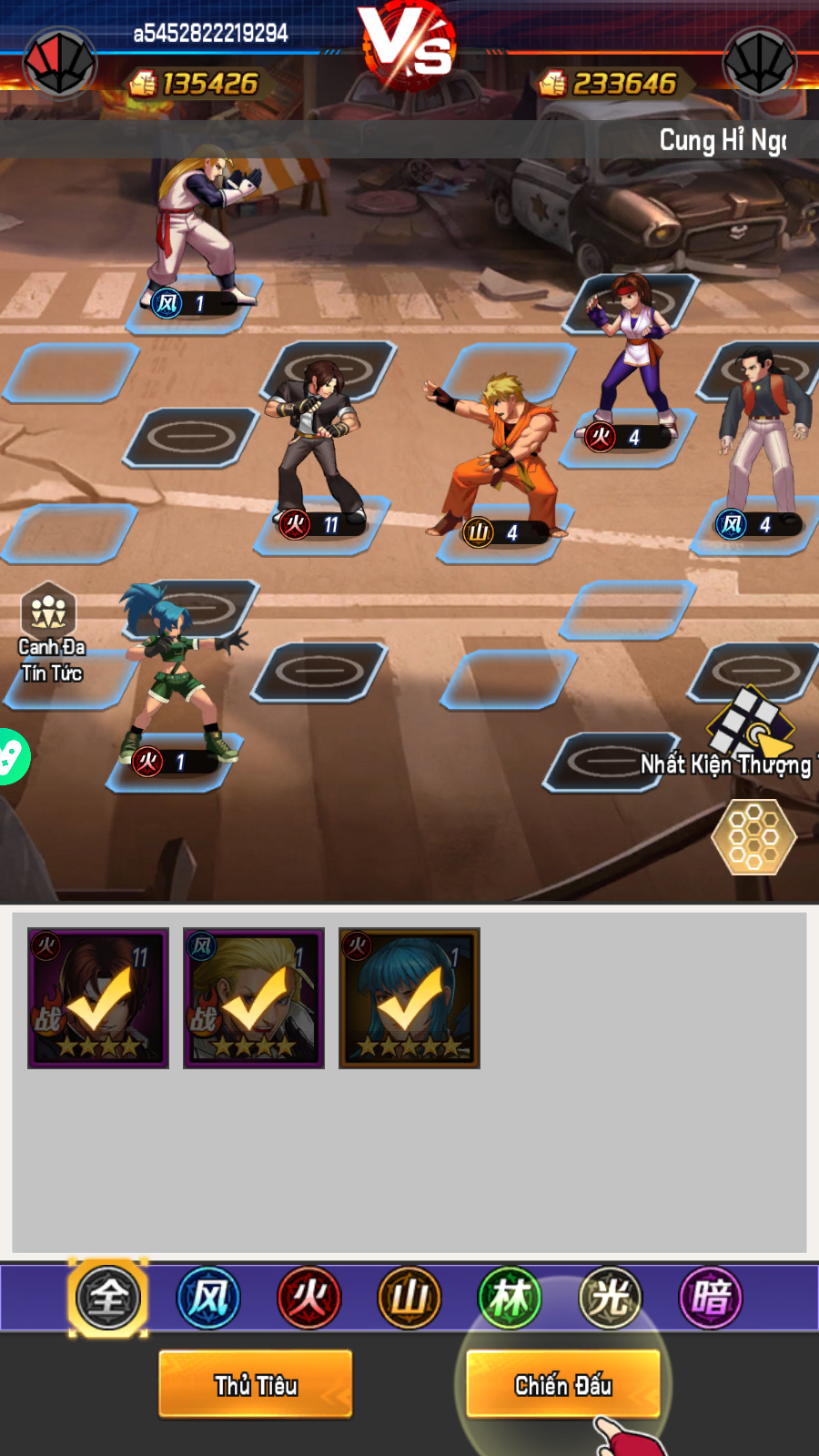
Task: Deselect the brown-haired level 11 fighter card
Action: 98,998
